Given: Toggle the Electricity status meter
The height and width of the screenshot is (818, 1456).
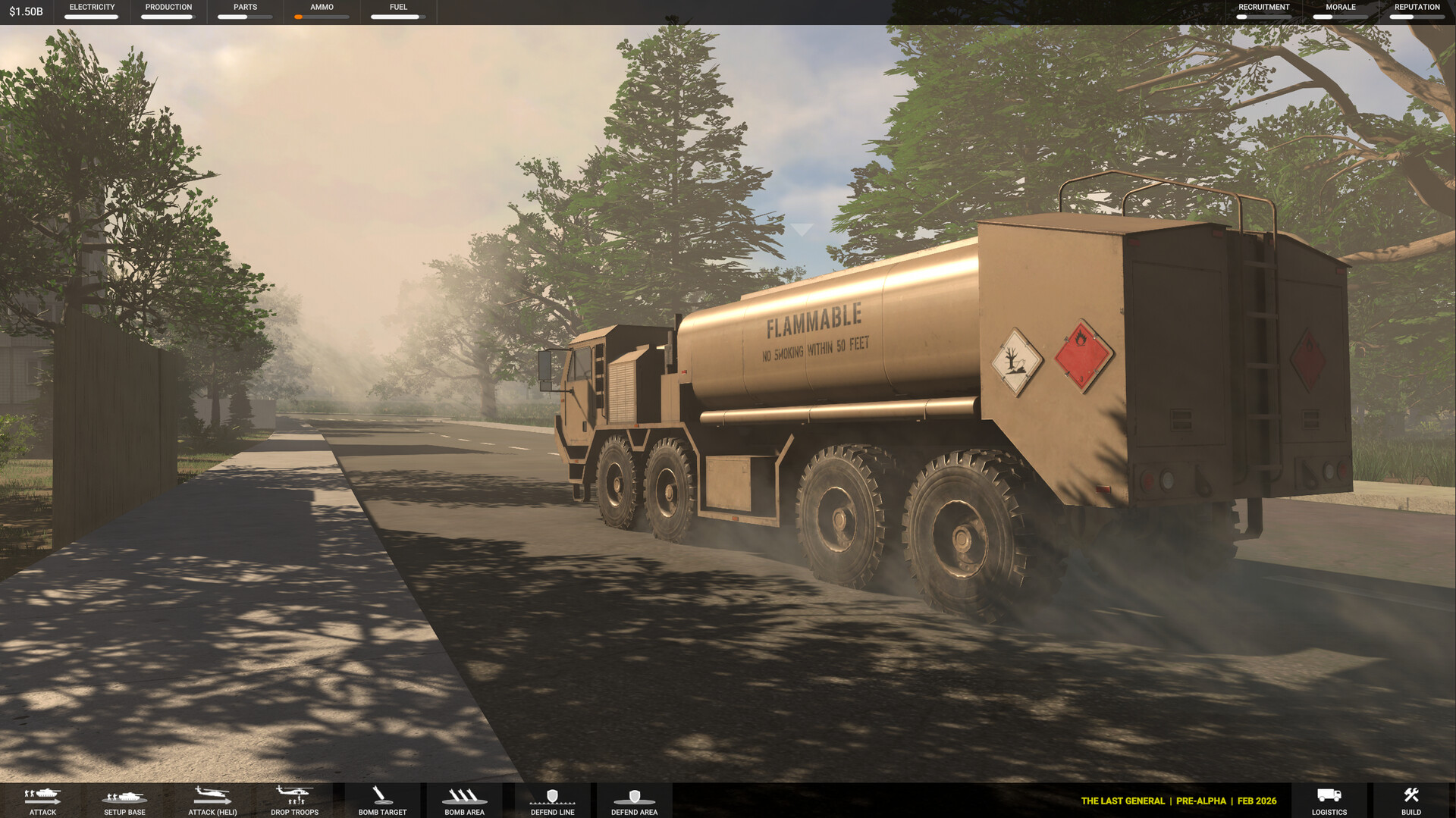Looking at the screenshot, I should (x=91, y=11).
